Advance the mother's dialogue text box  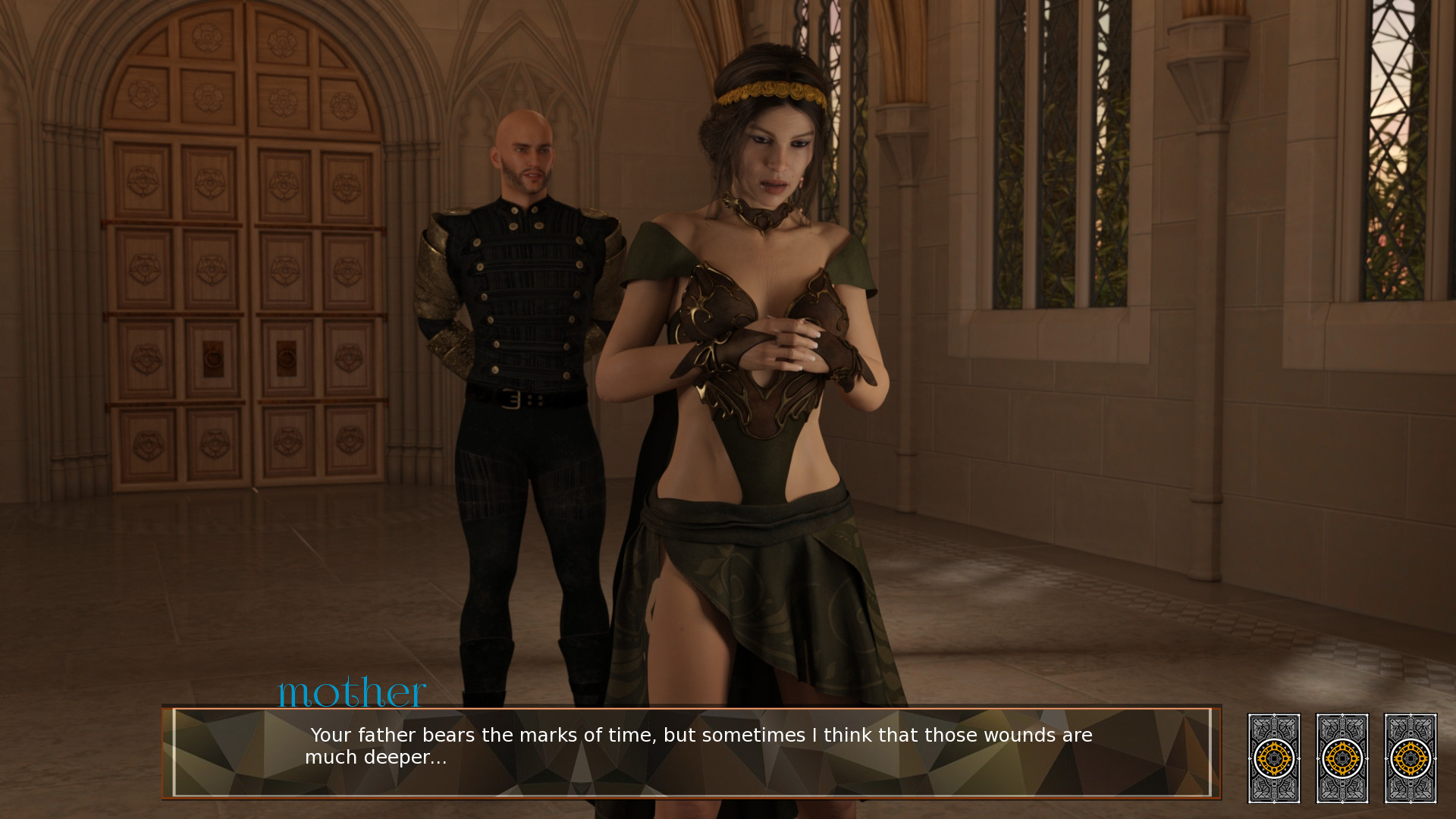[690, 752]
